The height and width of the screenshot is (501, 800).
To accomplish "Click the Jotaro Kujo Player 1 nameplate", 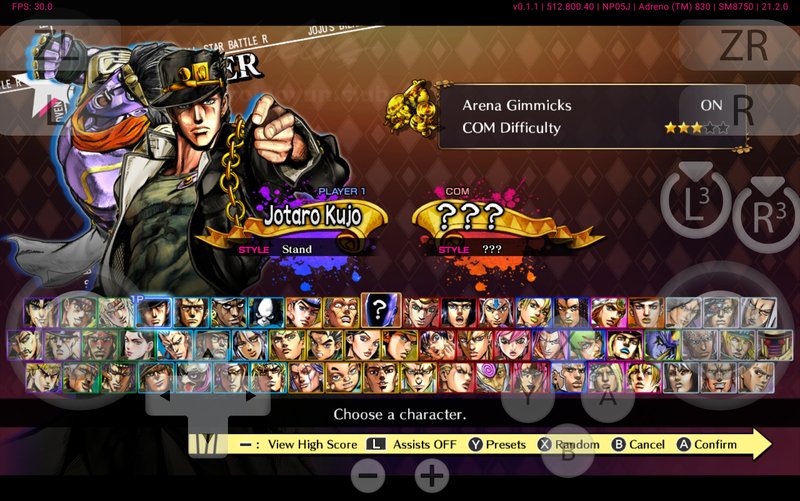I will point(310,214).
